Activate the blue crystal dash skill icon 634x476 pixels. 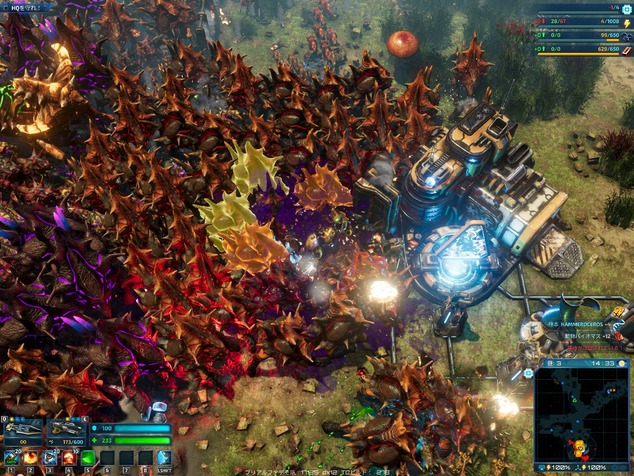click(164, 458)
